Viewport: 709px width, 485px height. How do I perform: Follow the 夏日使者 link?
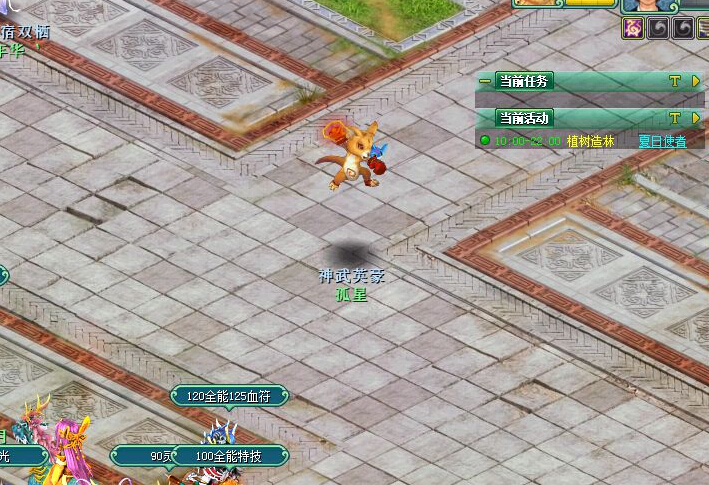(x=662, y=141)
